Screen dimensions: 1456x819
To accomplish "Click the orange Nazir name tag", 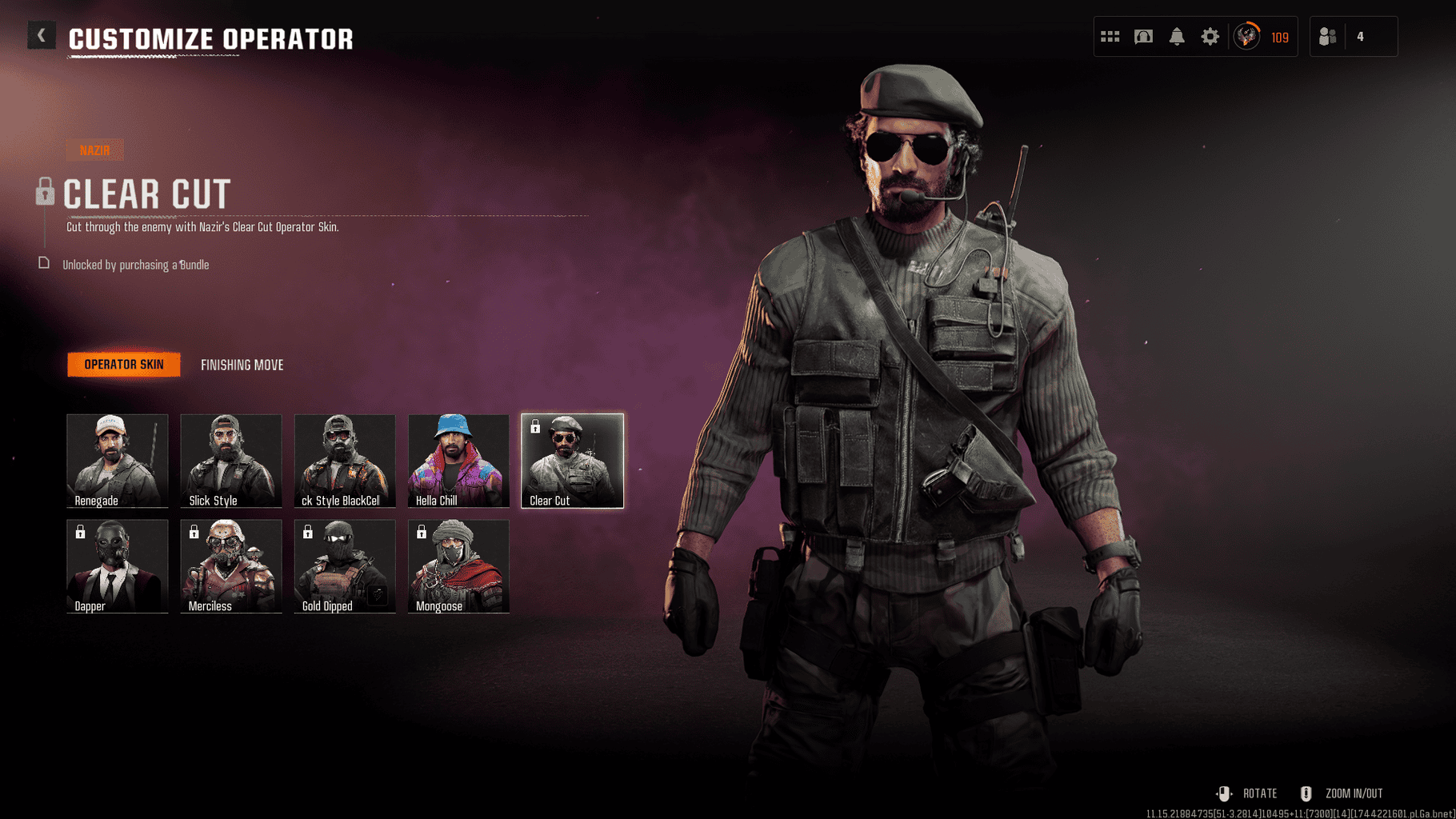I will [95, 149].
